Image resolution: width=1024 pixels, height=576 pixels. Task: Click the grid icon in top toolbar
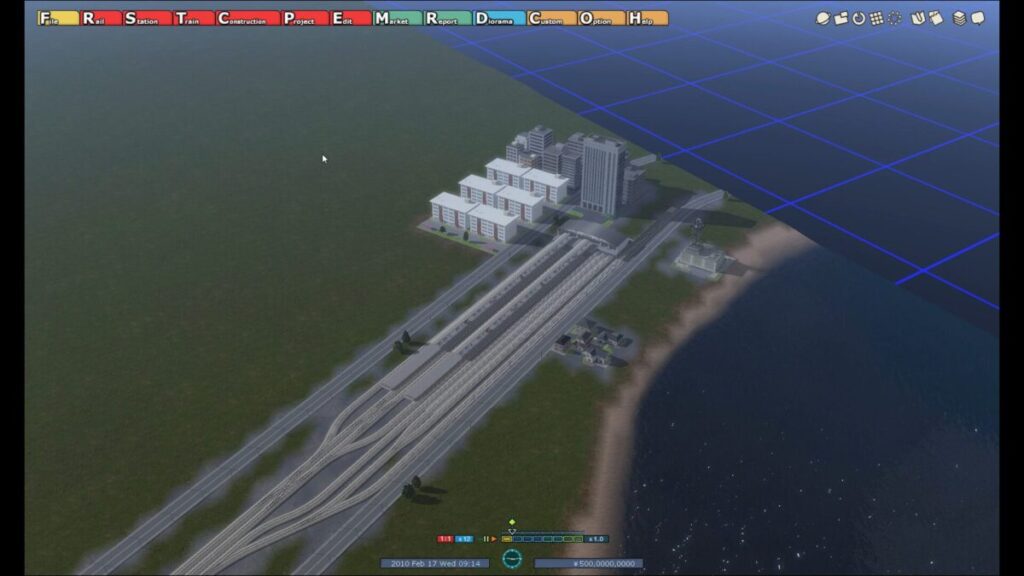tap(876, 18)
